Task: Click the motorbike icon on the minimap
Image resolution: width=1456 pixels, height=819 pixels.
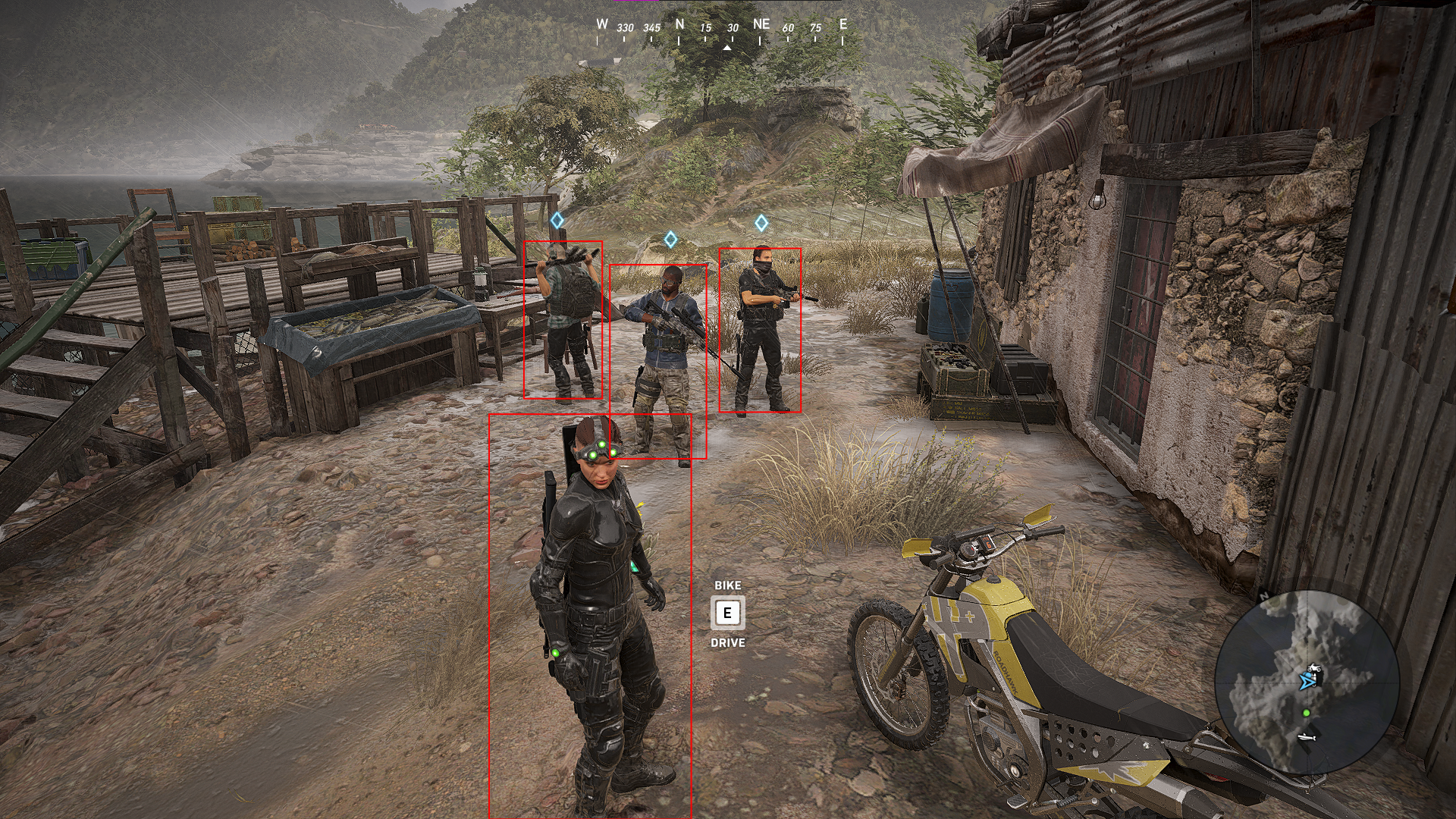Action: coord(1314,669)
